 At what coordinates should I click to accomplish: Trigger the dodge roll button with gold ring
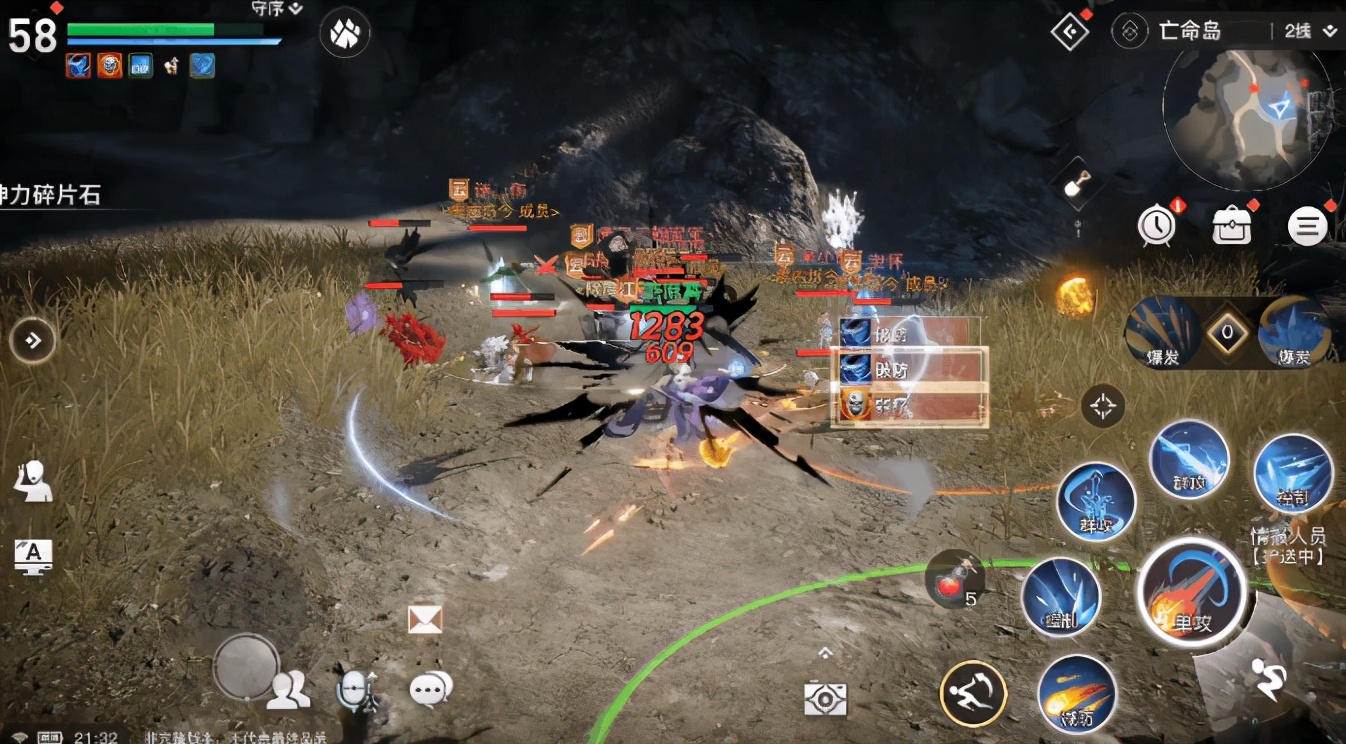(x=973, y=692)
